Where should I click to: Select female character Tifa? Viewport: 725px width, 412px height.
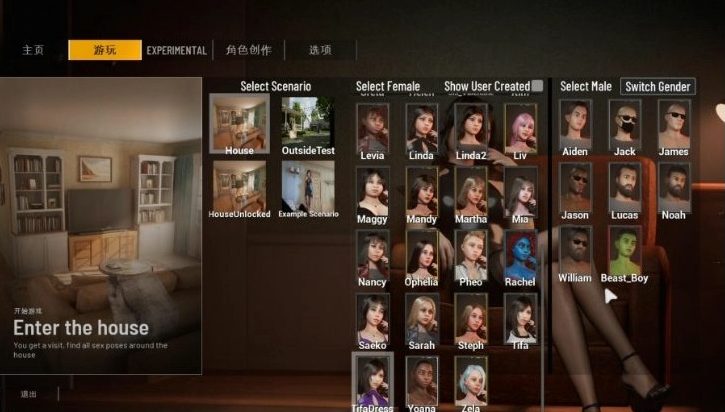click(x=520, y=318)
